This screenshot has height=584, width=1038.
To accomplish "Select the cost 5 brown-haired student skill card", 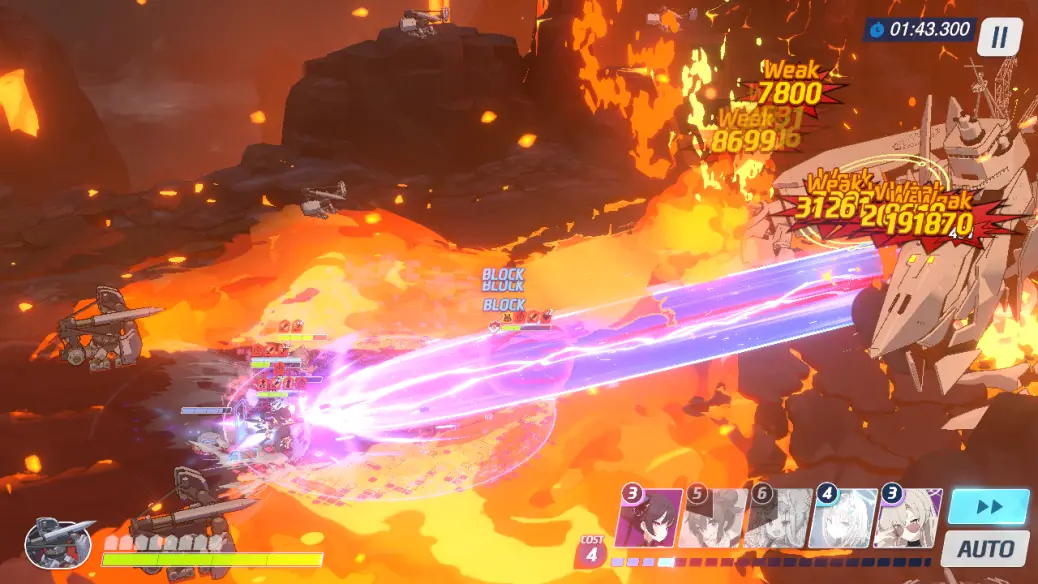I will pyautogui.click(x=713, y=519).
